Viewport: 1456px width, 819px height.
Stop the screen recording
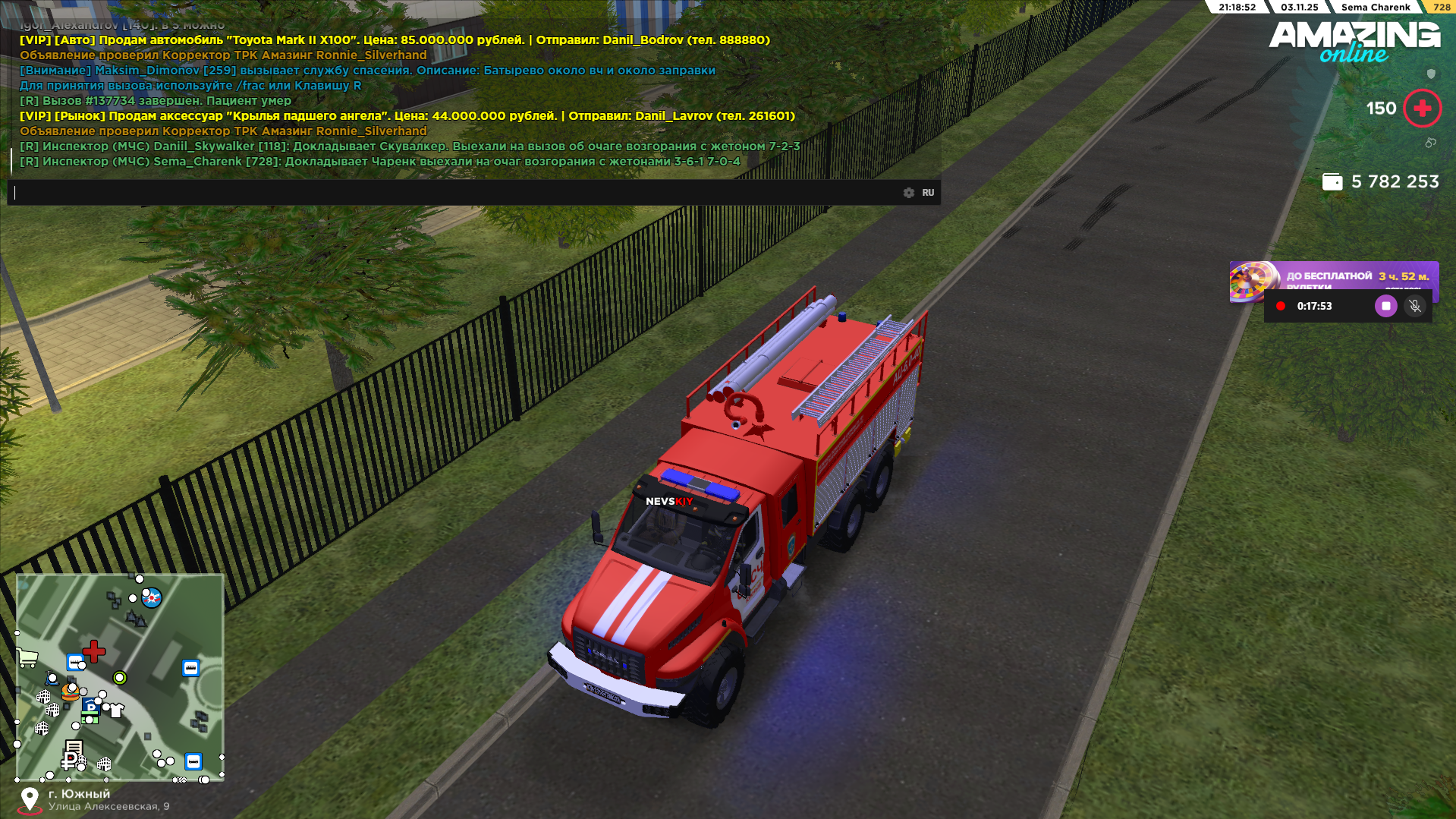point(1385,306)
